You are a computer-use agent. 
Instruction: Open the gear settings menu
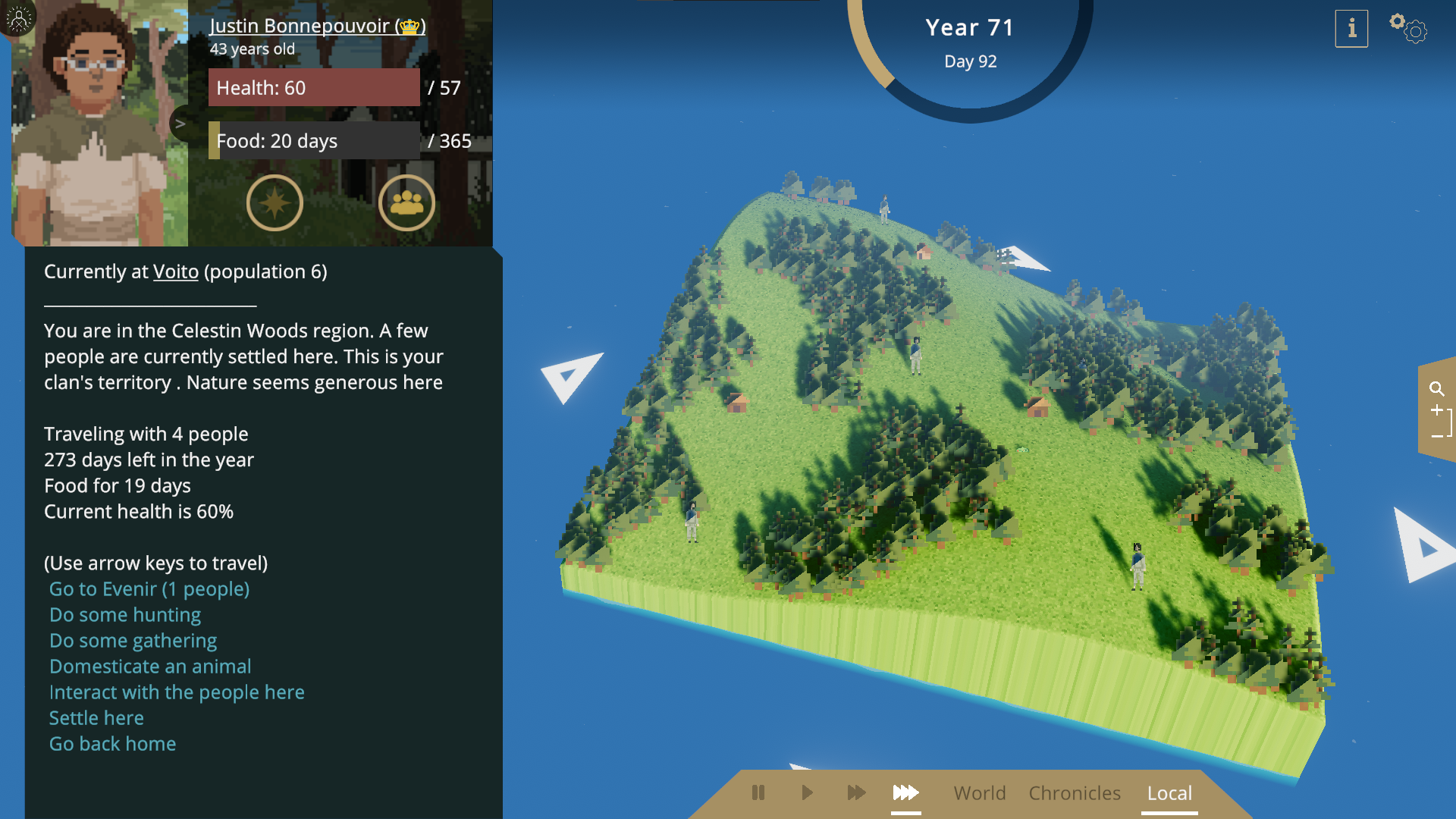(1409, 28)
